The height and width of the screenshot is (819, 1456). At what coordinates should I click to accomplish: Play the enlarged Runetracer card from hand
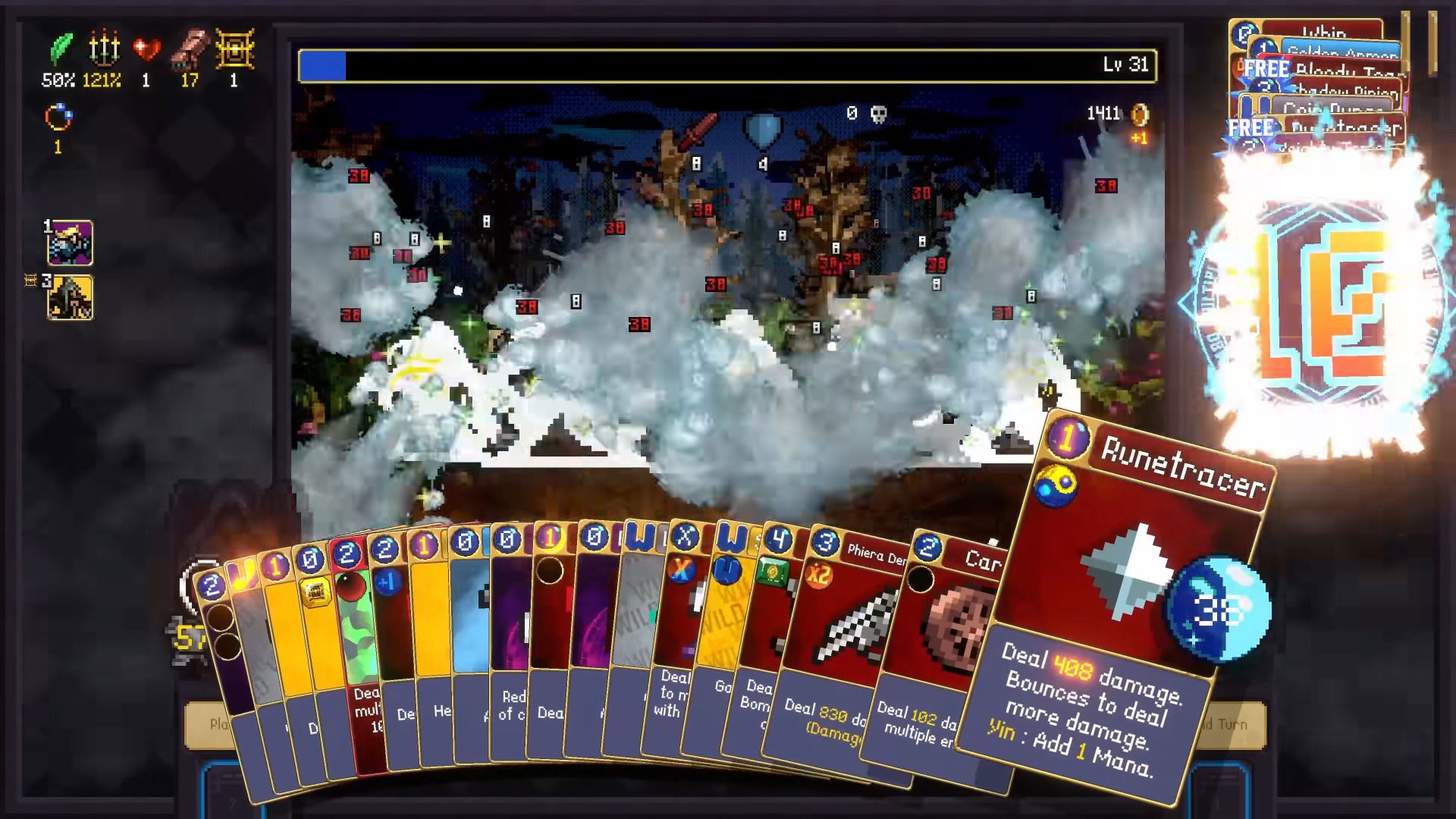[x=1122, y=607]
